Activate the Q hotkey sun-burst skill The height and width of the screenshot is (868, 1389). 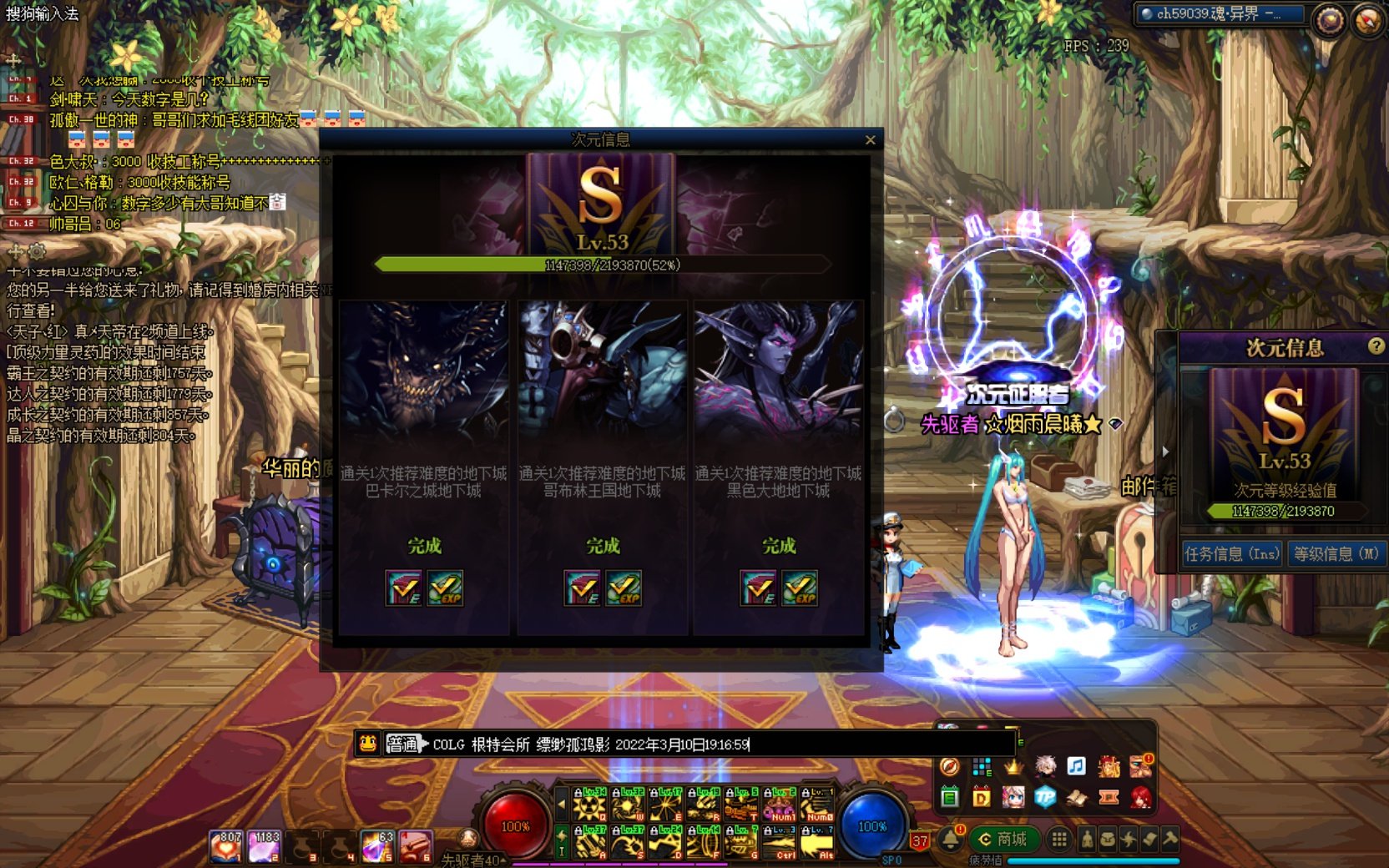(589, 808)
